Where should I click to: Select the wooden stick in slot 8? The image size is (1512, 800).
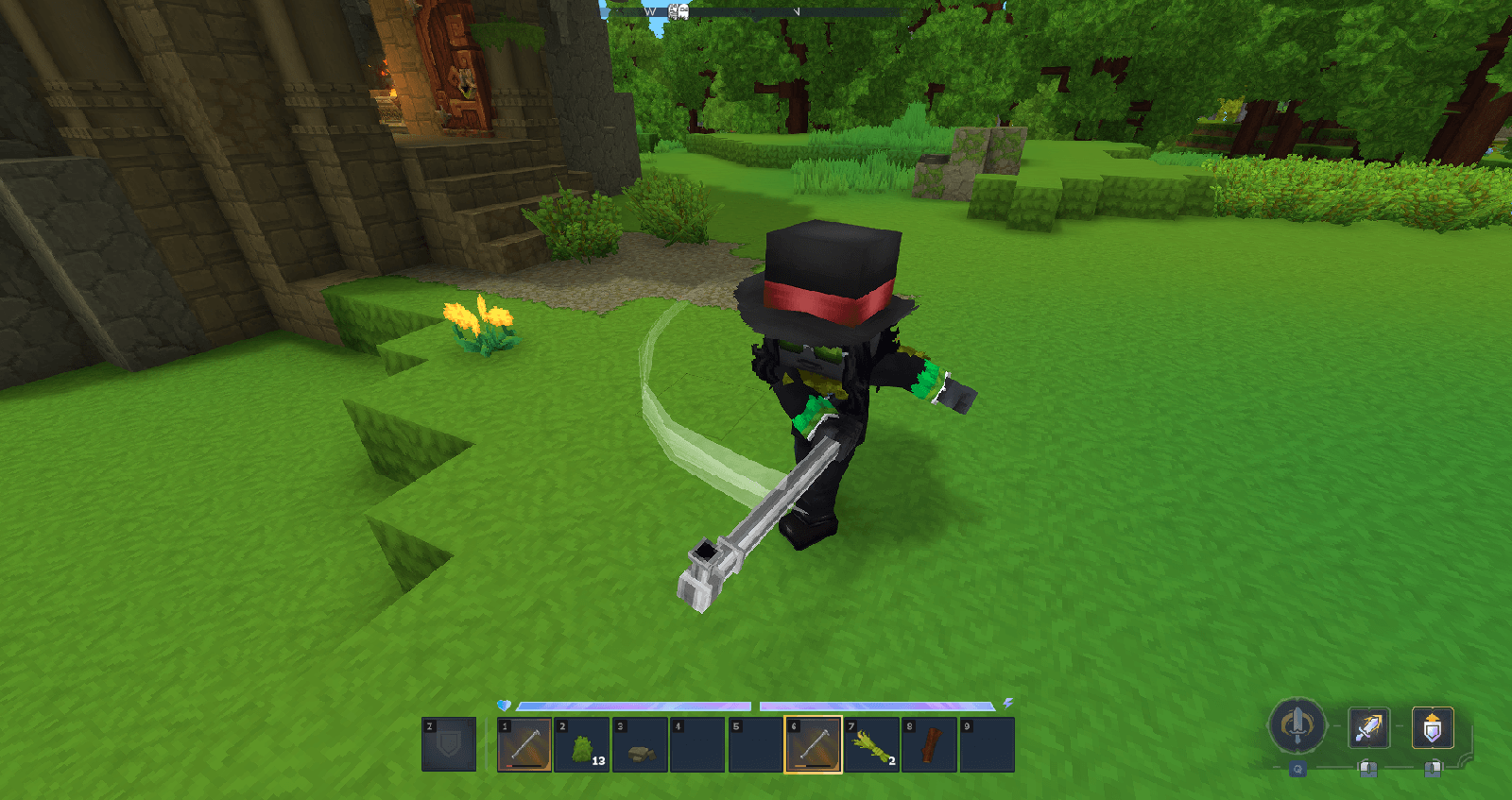click(930, 744)
